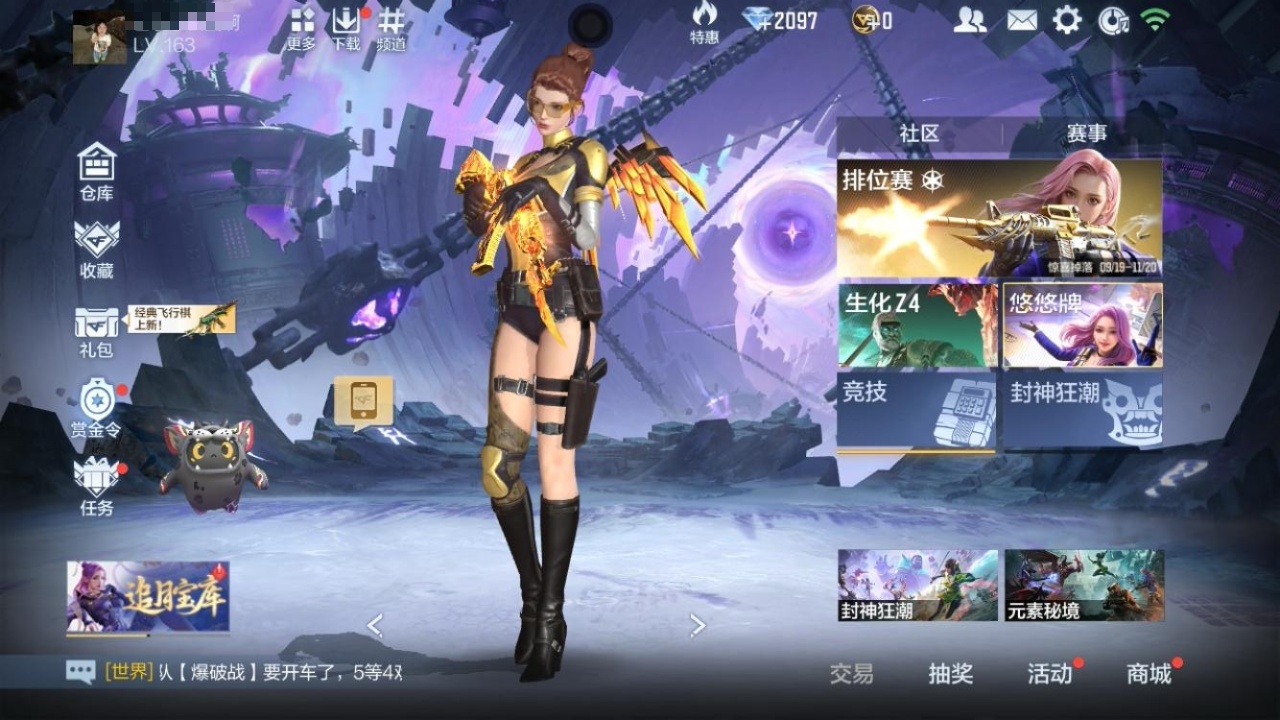Open the 收藏 collection menu
The width and height of the screenshot is (1280, 720).
[x=97, y=249]
